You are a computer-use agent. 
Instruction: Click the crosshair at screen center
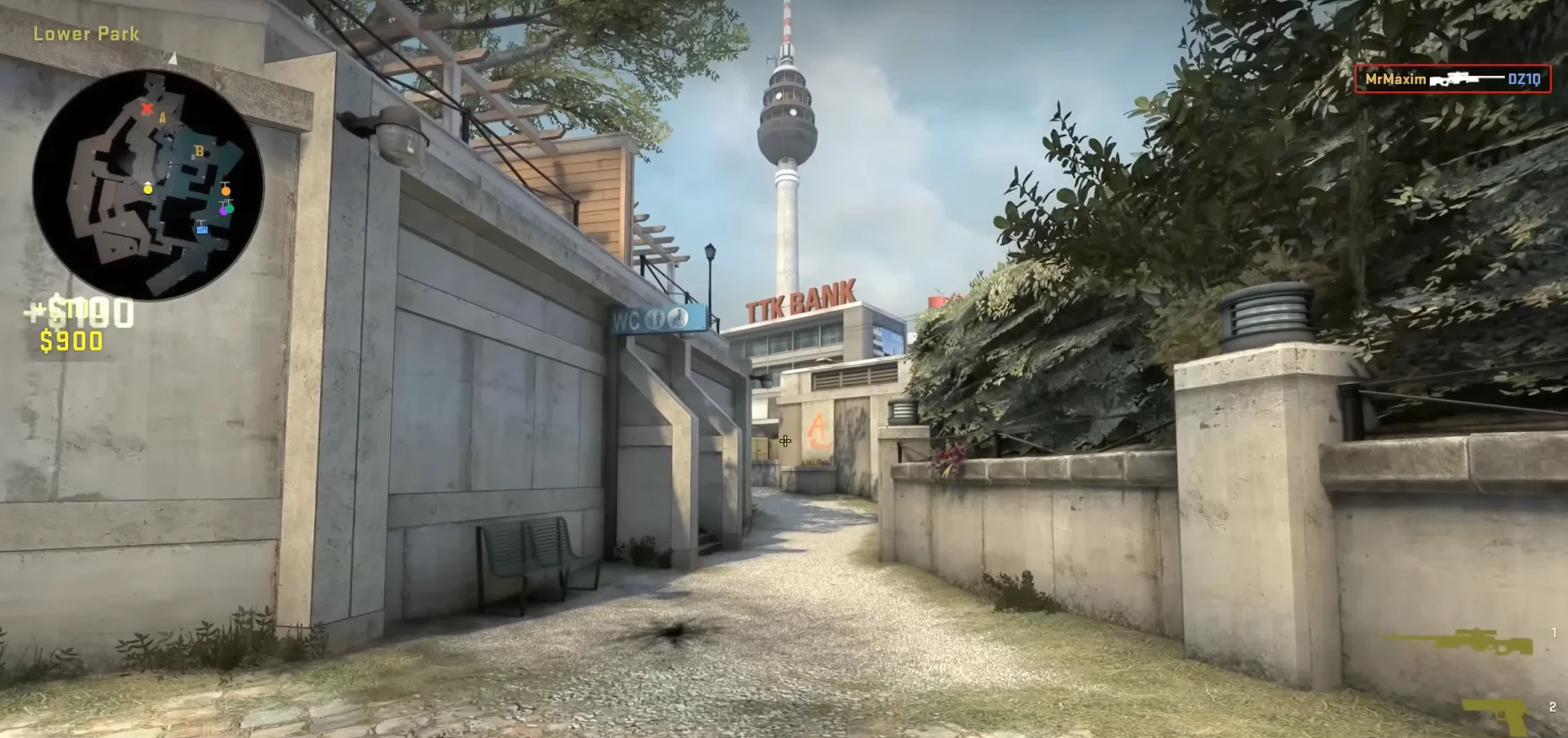pos(784,441)
